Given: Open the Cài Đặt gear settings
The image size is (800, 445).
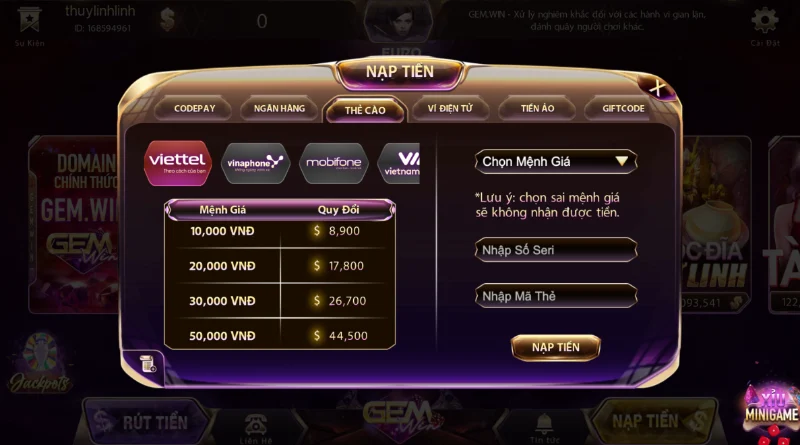Looking at the screenshot, I should 765,21.
